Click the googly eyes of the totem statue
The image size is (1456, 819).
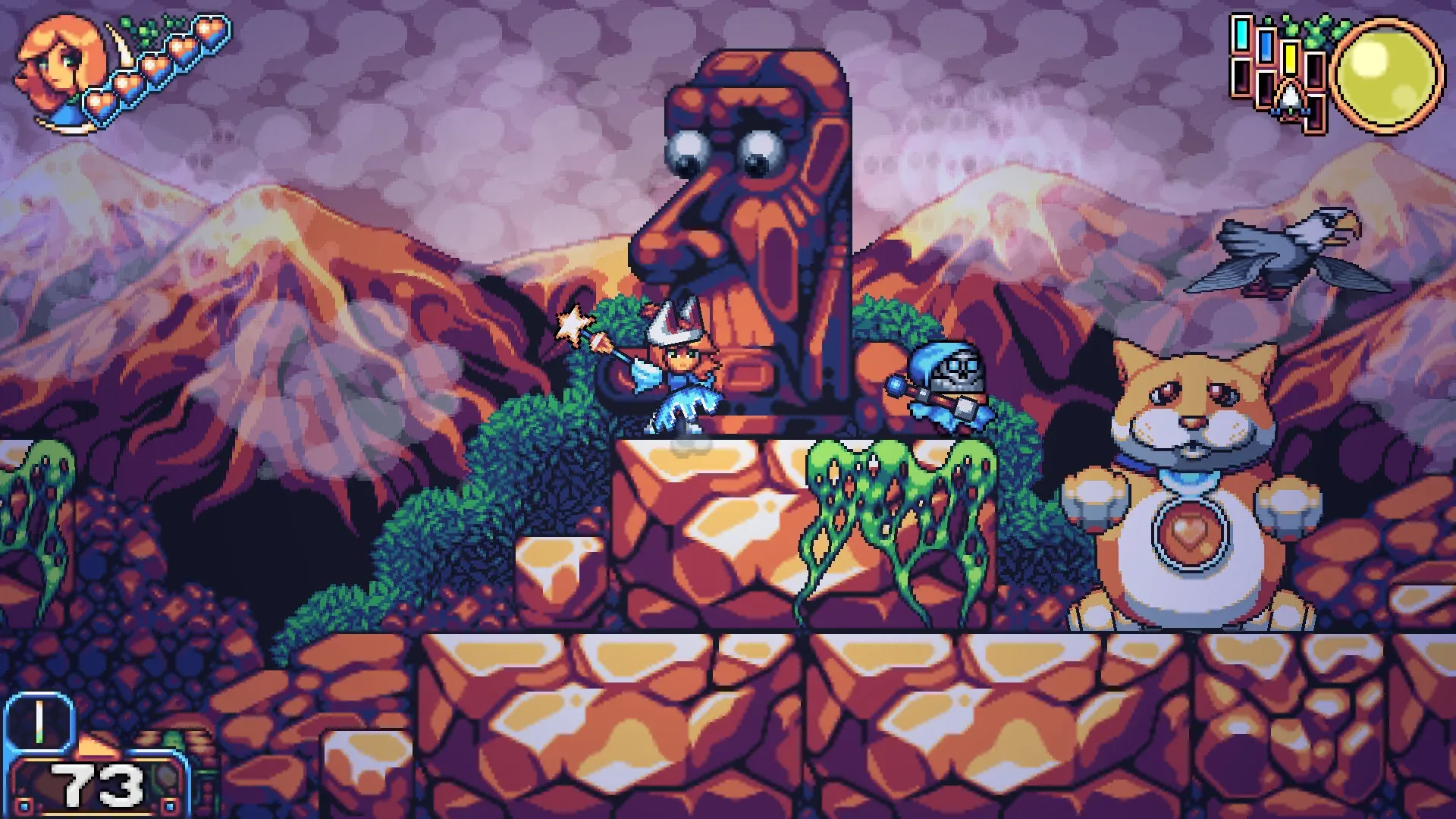point(724,152)
